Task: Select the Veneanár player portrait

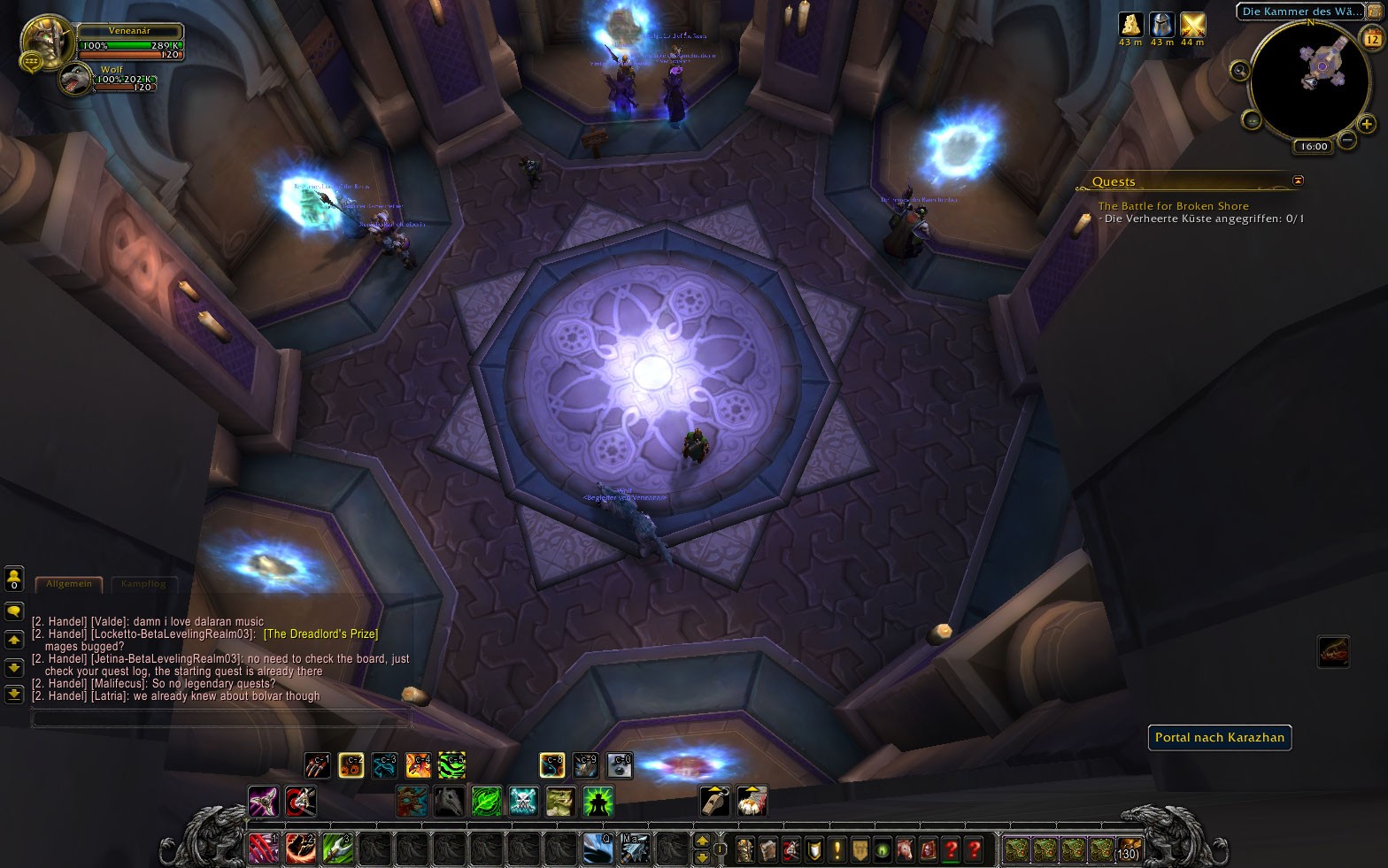Action: 45,39
